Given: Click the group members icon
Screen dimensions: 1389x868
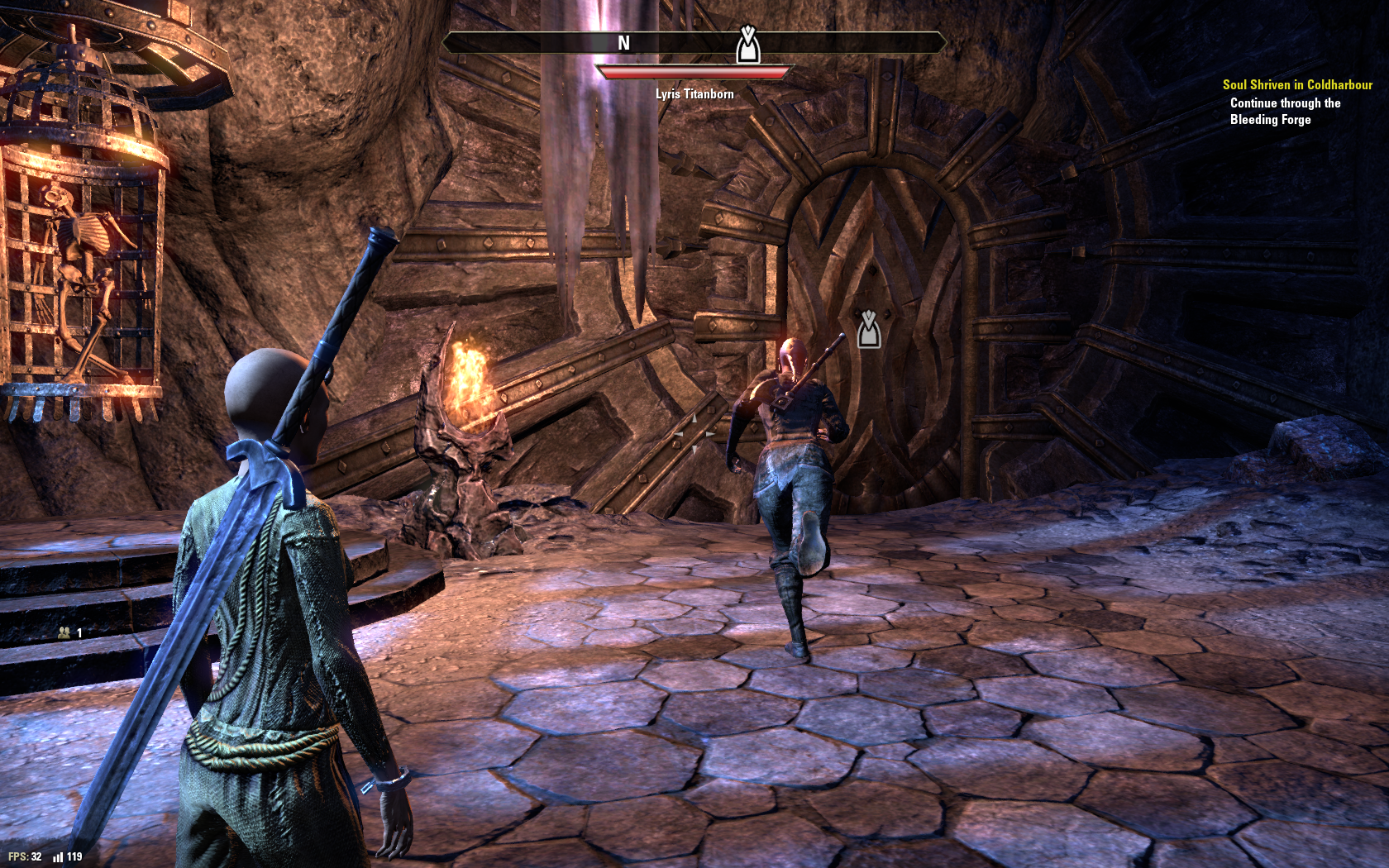Looking at the screenshot, I should [64, 632].
